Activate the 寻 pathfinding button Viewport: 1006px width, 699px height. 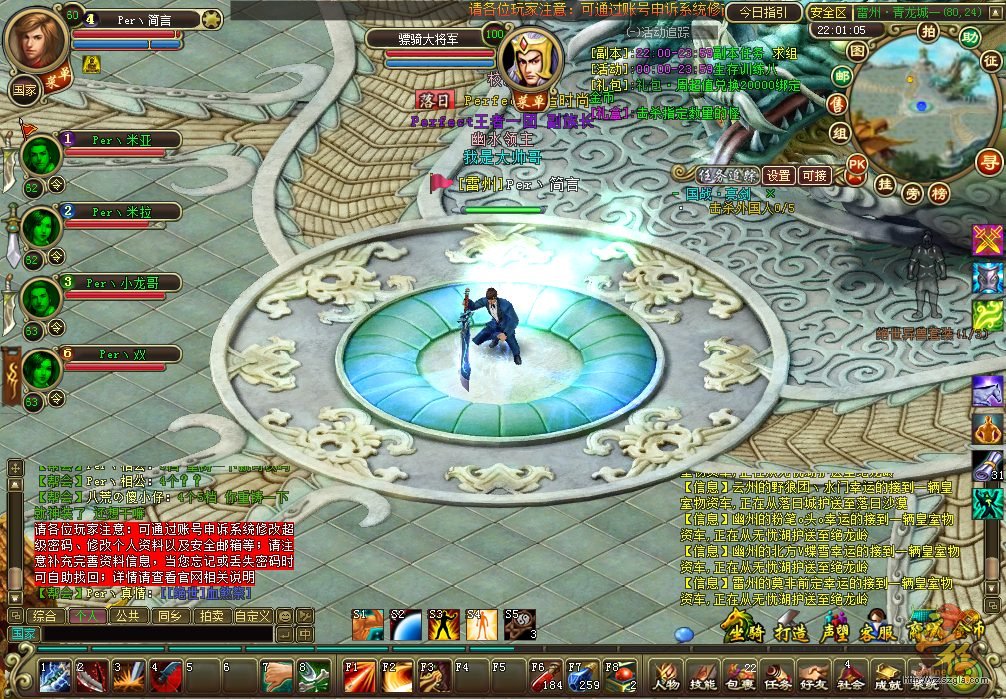click(989, 162)
